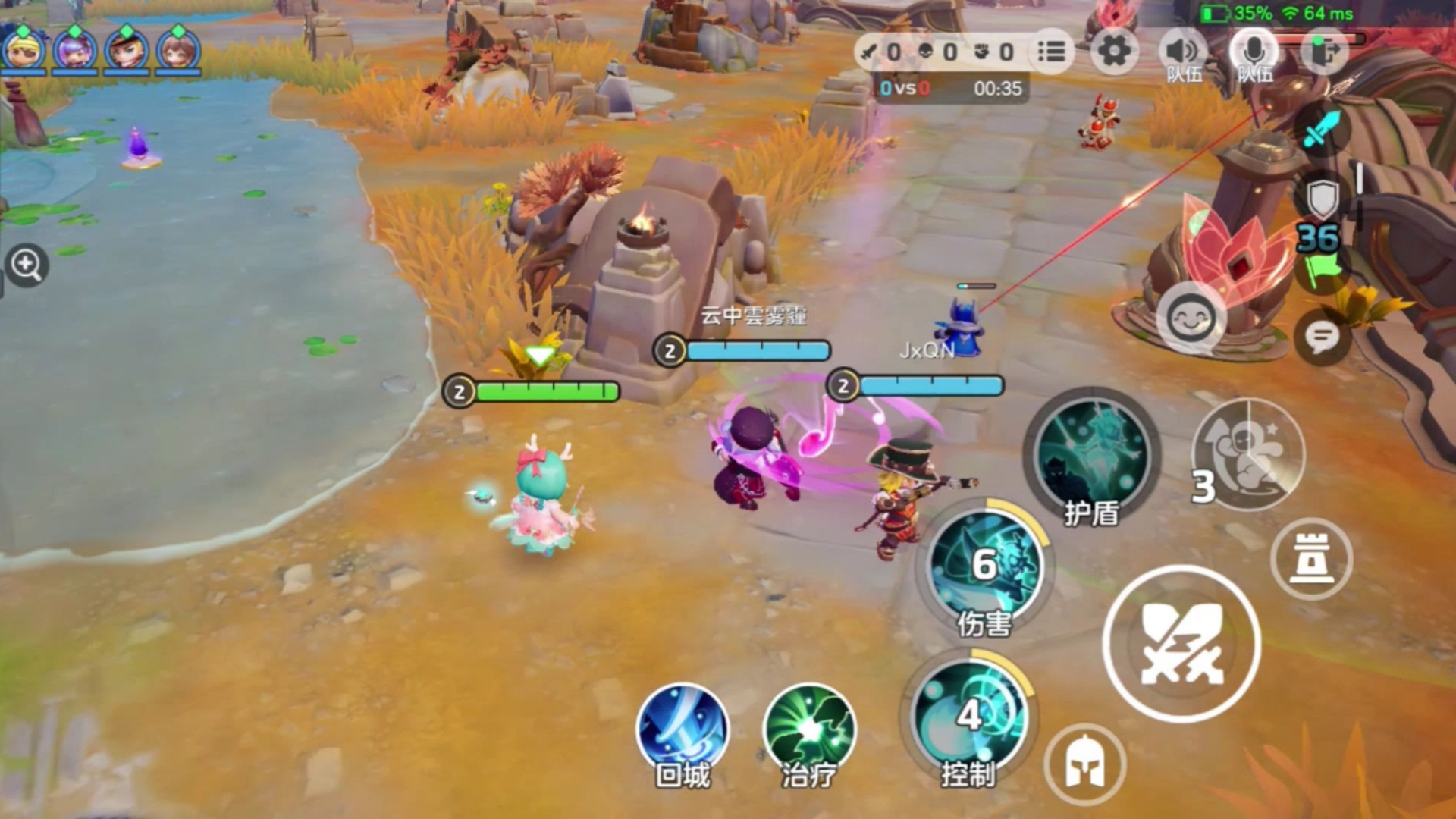The width and height of the screenshot is (1456, 819).
Task: Open the settings gear menu
Action: pyautogui.click(x=1113, y=52)
